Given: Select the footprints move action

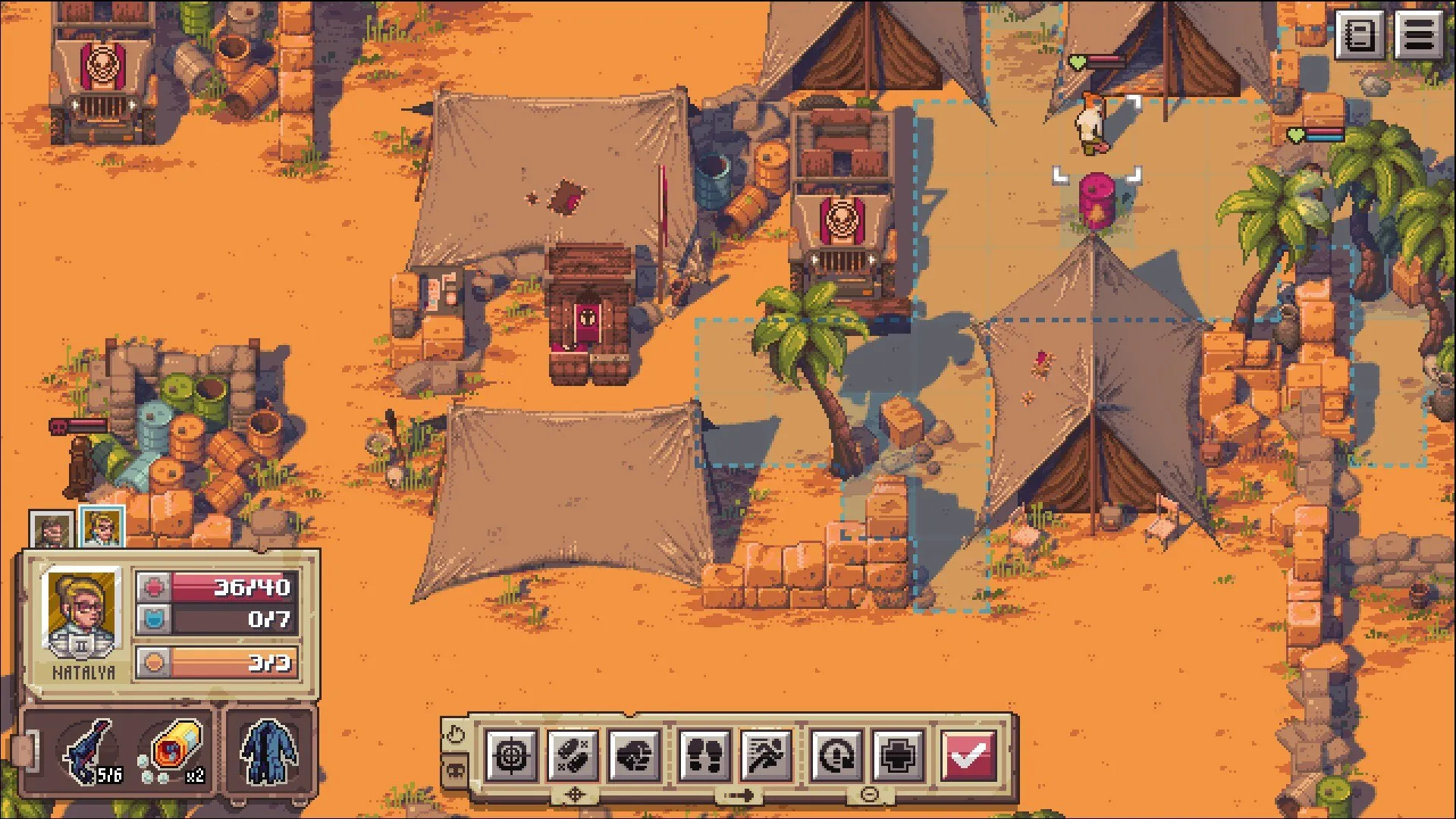Looking at the screenshot, I should pyautogui.click(x=704, y=755).
